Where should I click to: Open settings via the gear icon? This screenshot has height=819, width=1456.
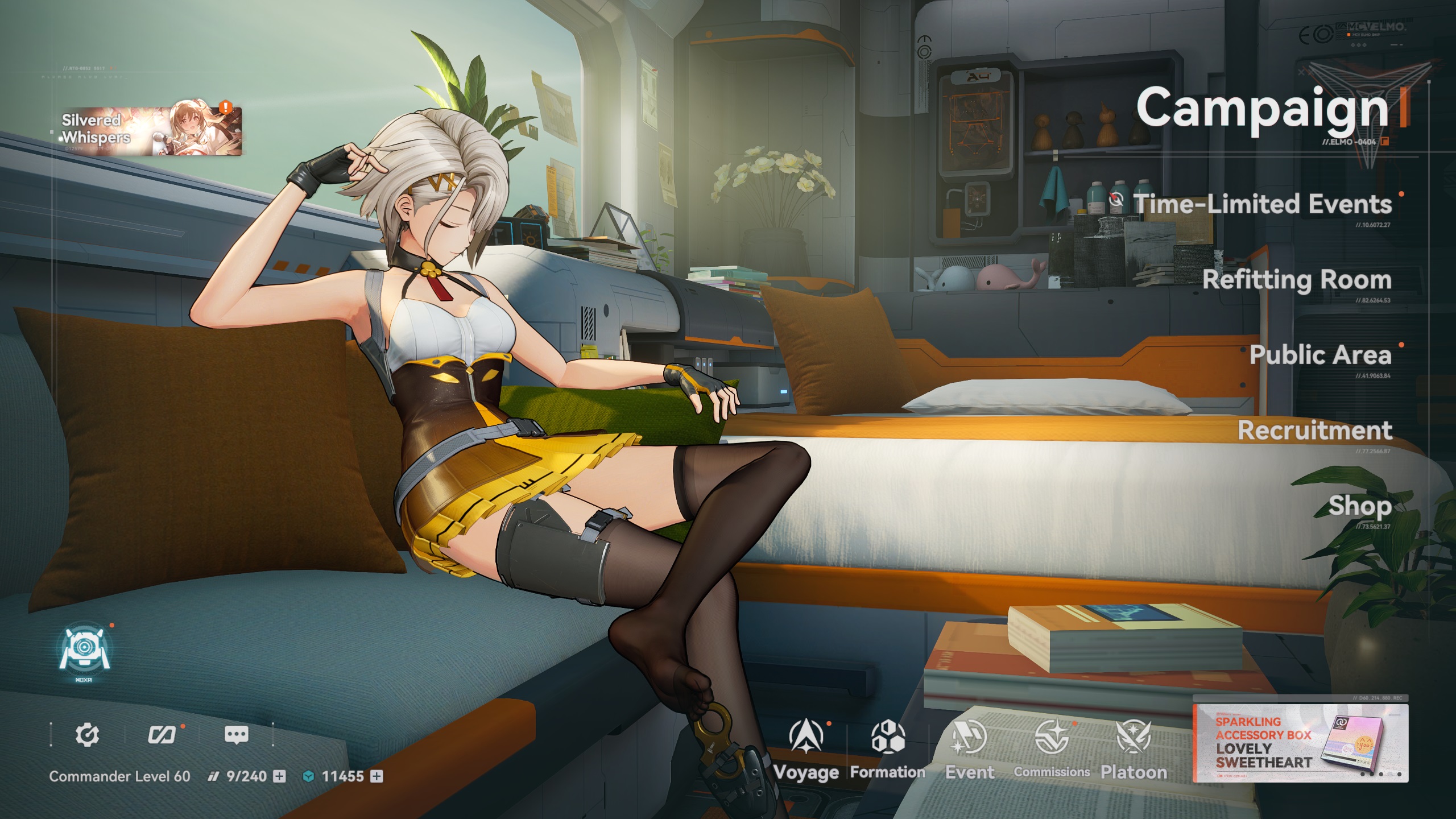pyautogui.click(x=87, y=735)
